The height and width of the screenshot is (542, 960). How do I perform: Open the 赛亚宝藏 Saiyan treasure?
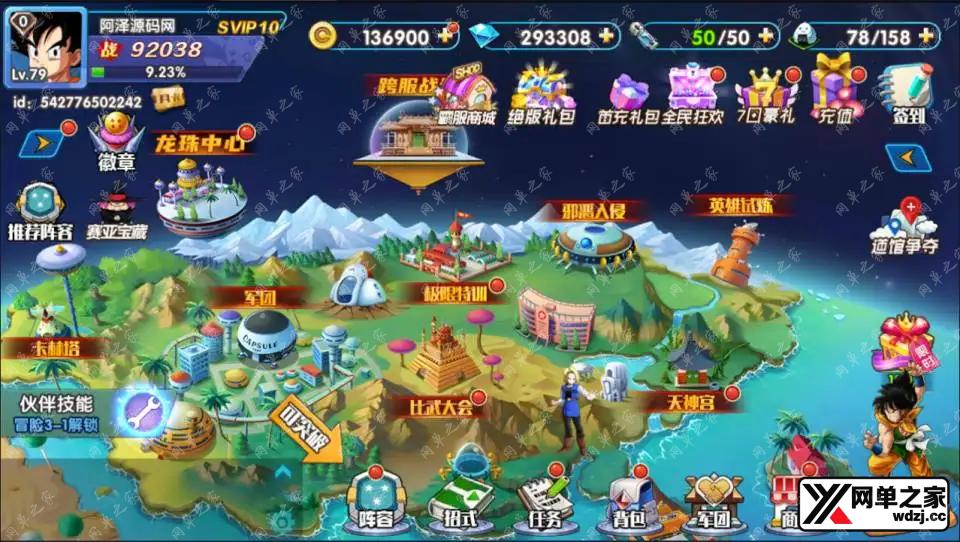coord(117,212)
